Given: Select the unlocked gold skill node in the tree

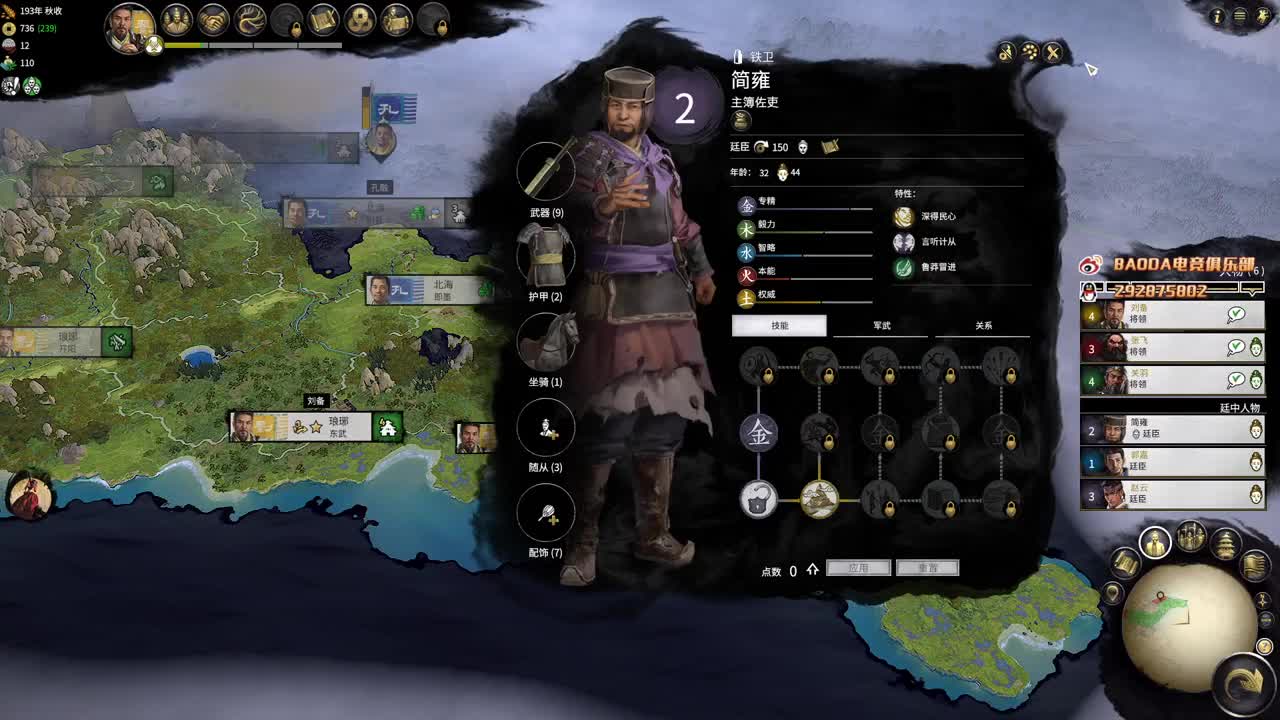Looking at the screenshot, I should [x=820, y=500].
